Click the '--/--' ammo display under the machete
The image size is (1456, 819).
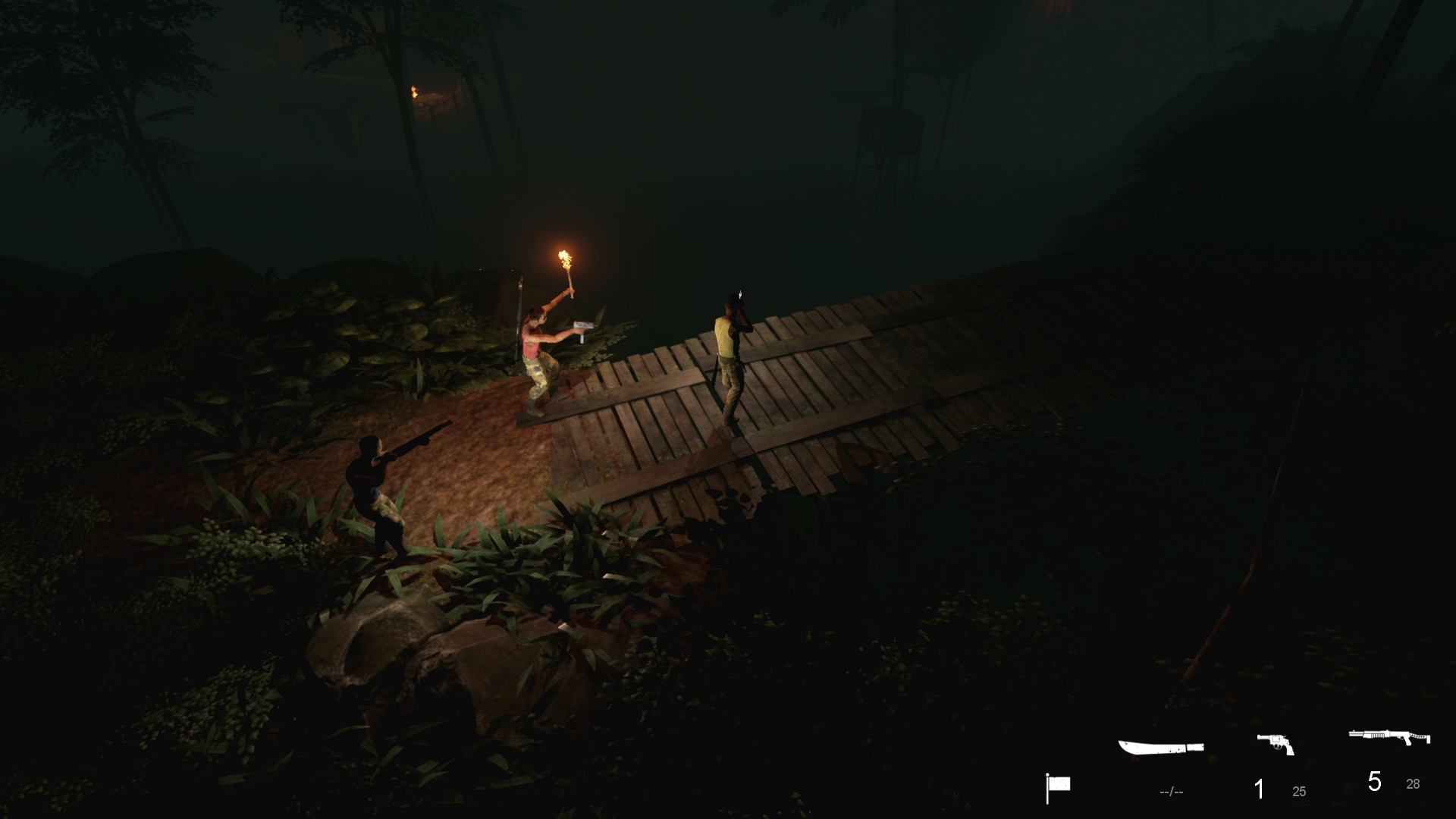pos(1171,790)
